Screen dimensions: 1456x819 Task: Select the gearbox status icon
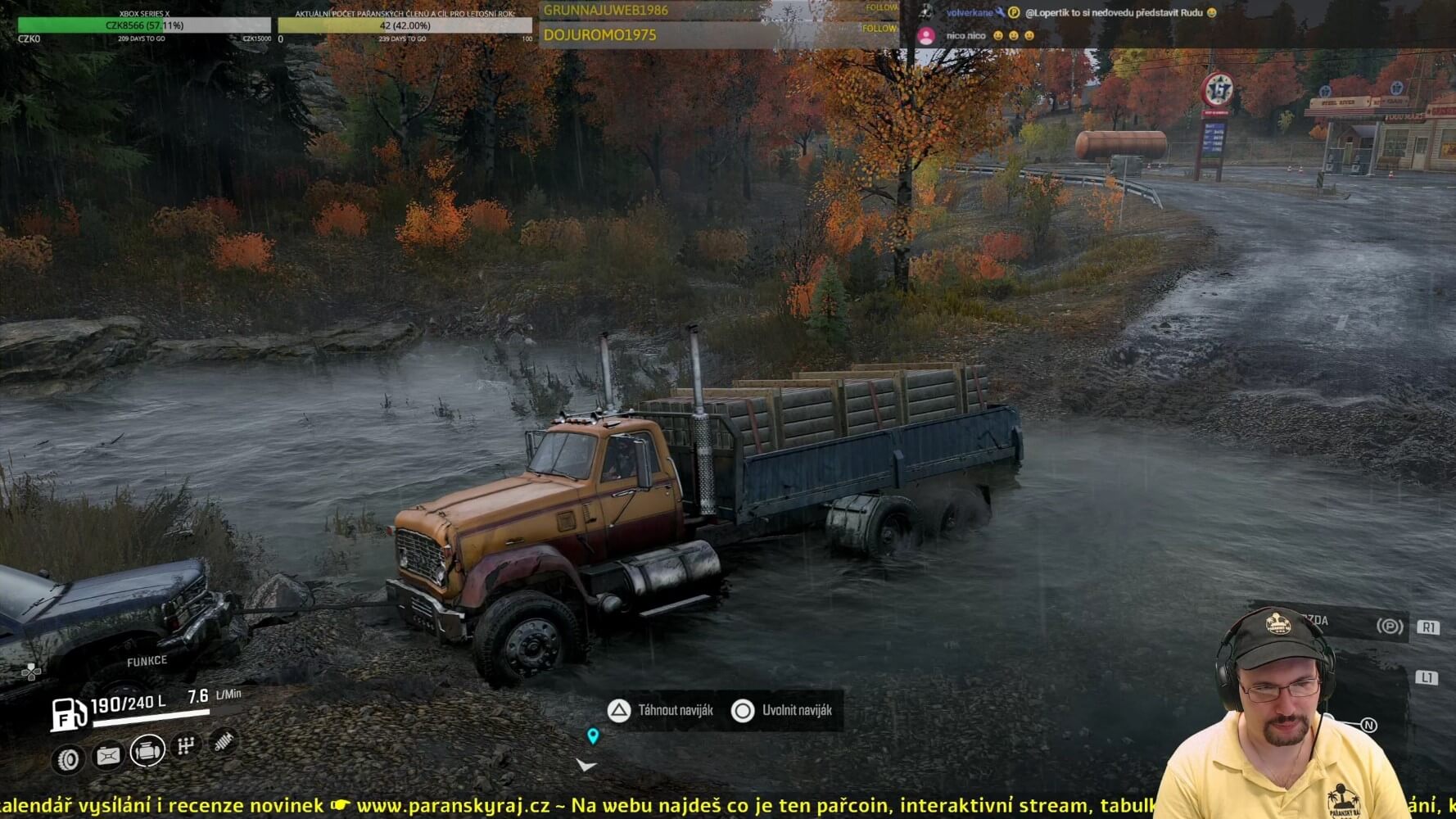[186, 744]
